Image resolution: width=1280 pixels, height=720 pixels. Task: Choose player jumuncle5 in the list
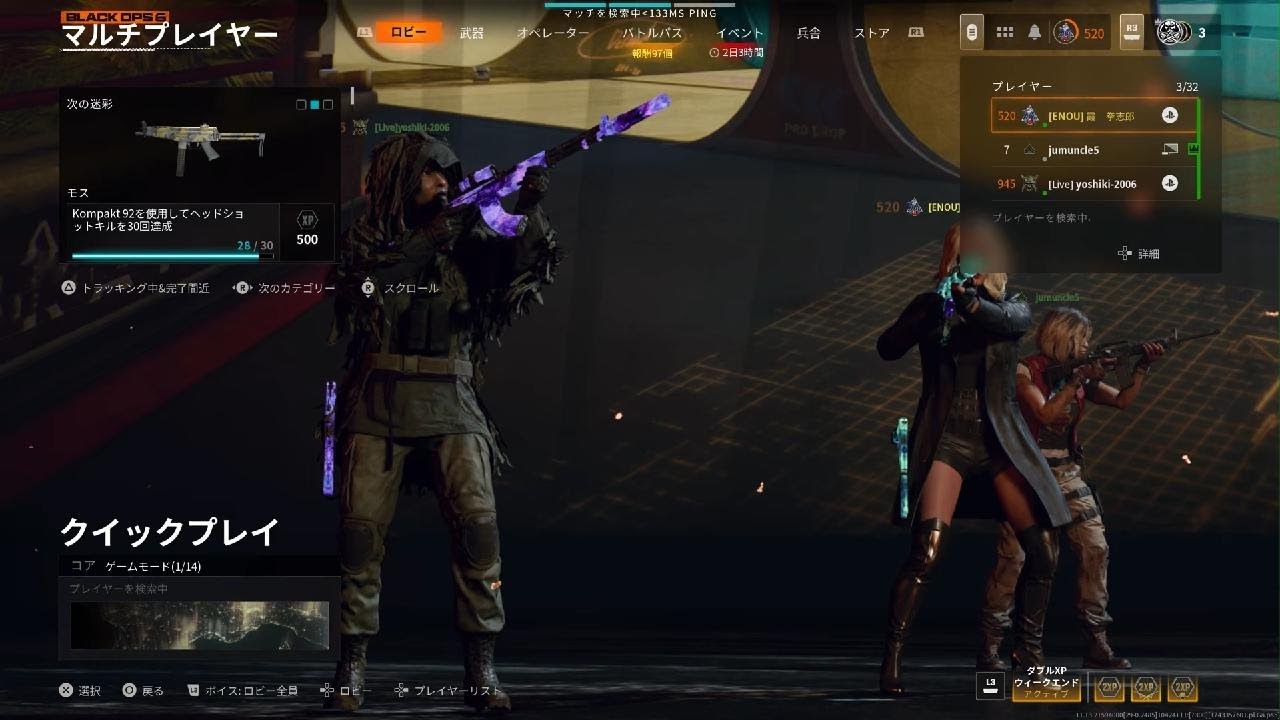tap(1094, 150)
